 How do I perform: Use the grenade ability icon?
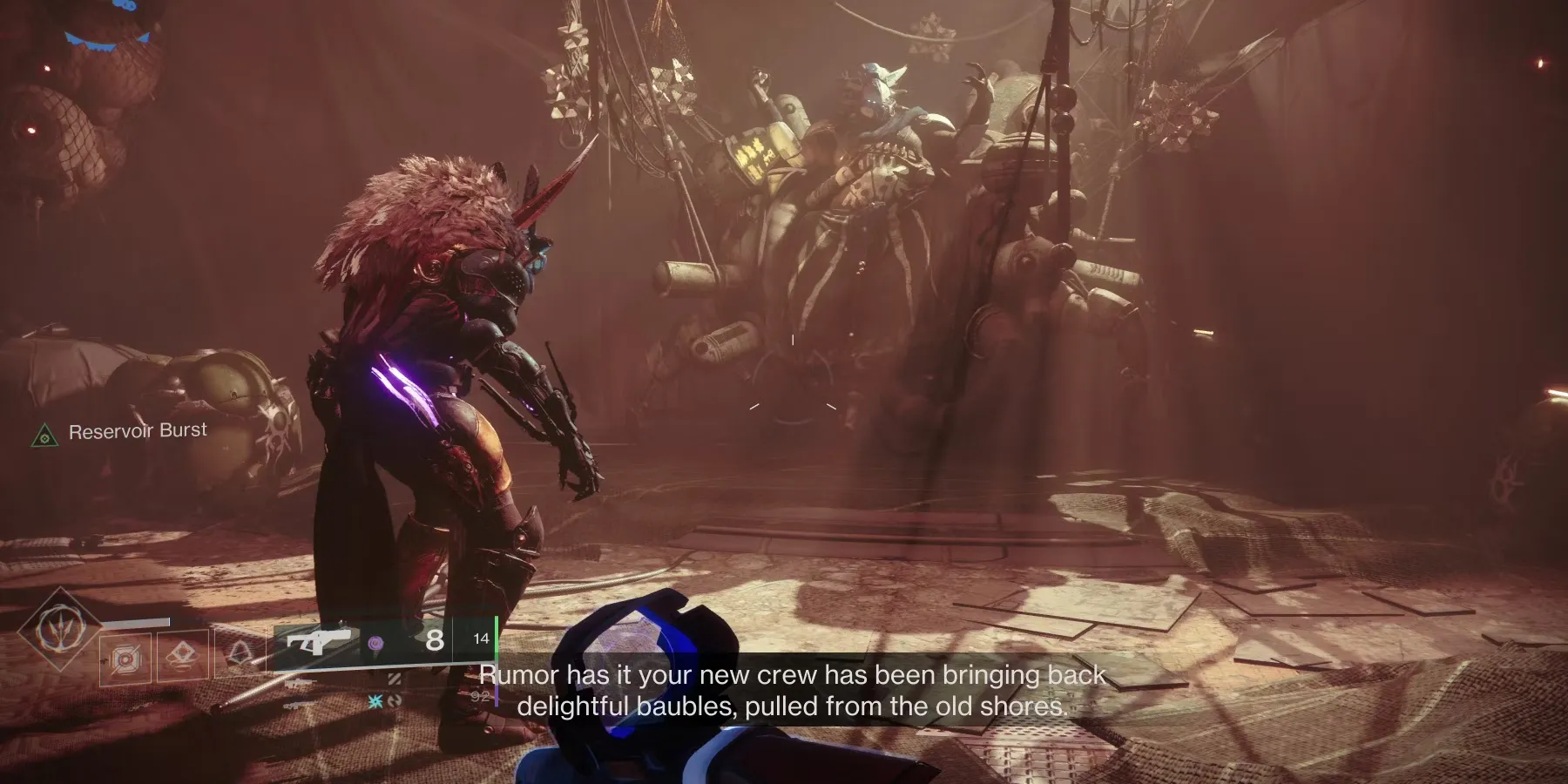point(125,659)
